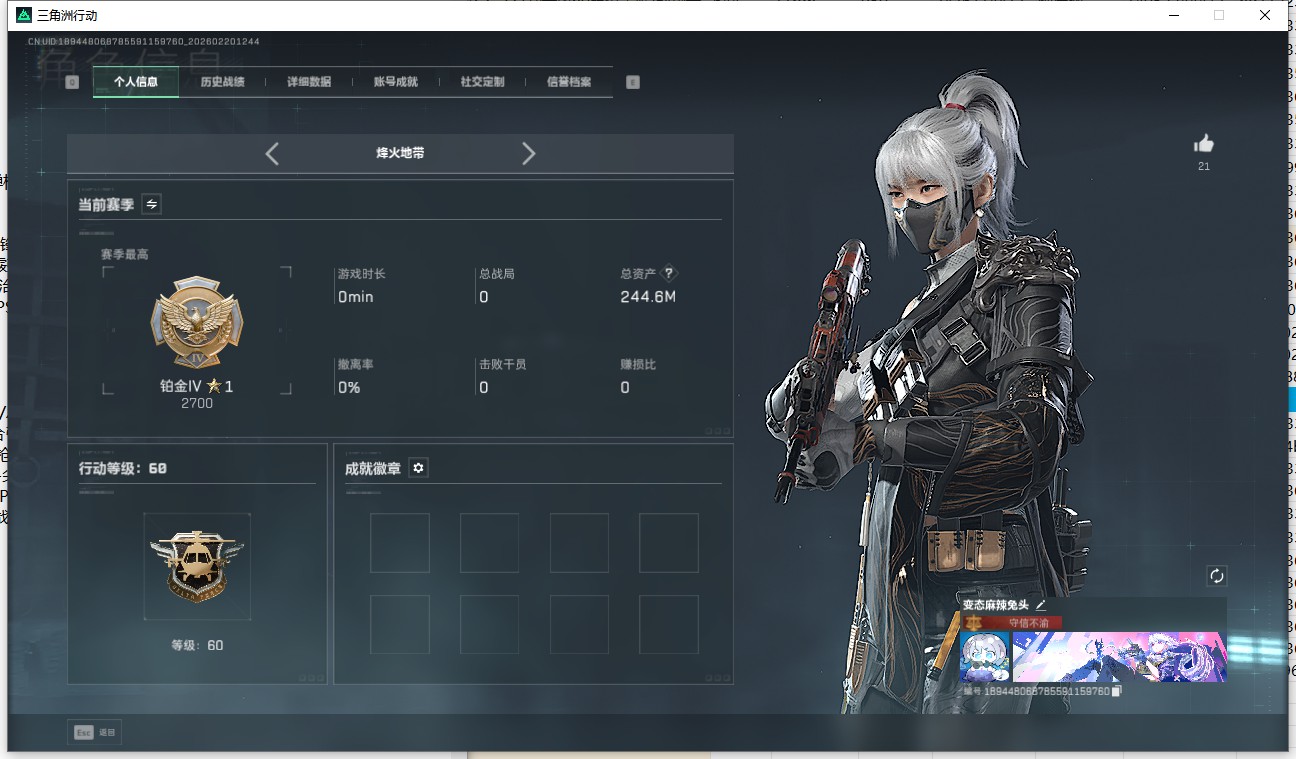Screen dimensions: 1296x759
Task: Select the 铂金IV rank medal emblem
Action: [197, 324]
